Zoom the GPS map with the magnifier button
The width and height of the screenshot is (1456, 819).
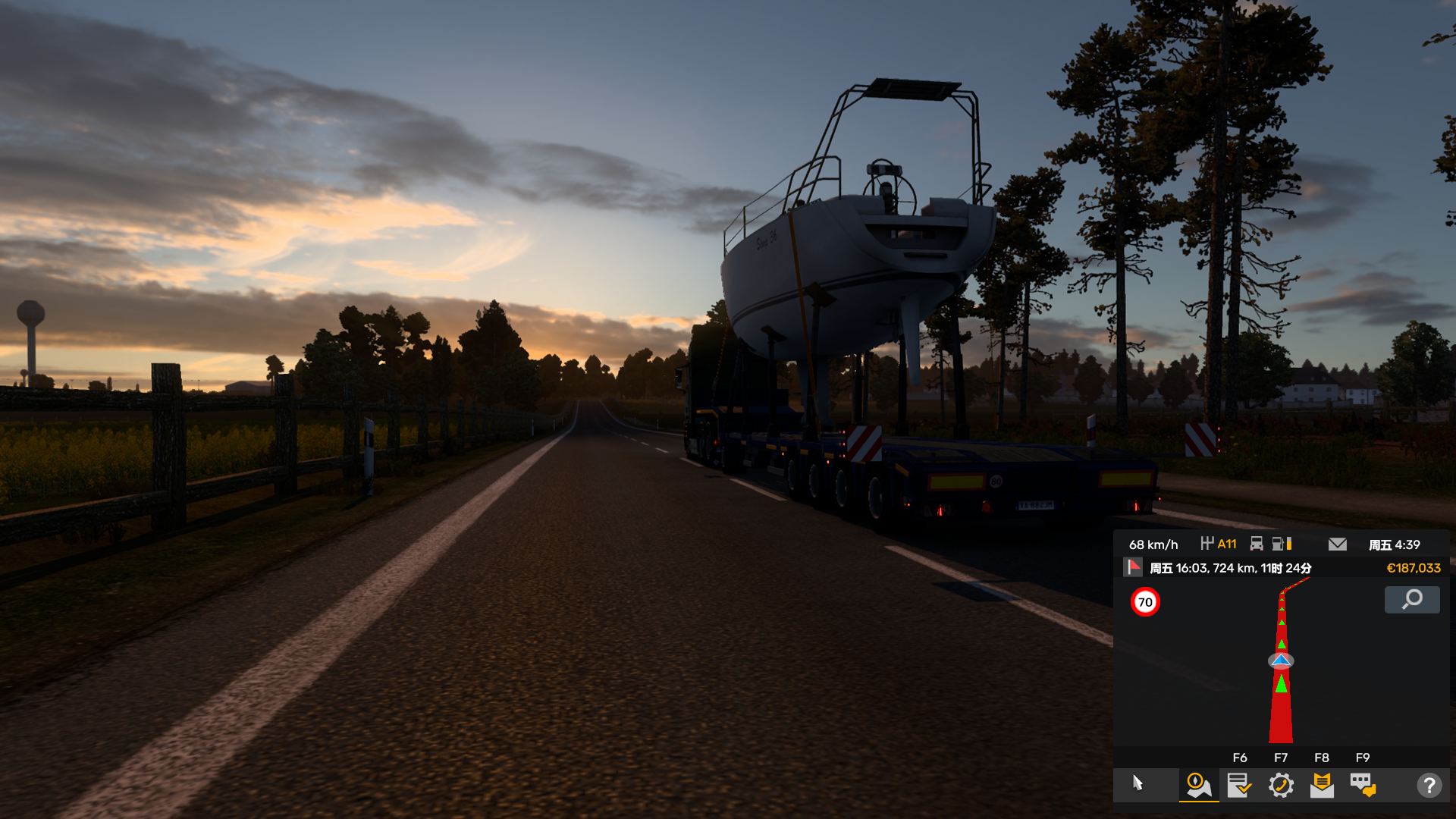[1412, 600]
